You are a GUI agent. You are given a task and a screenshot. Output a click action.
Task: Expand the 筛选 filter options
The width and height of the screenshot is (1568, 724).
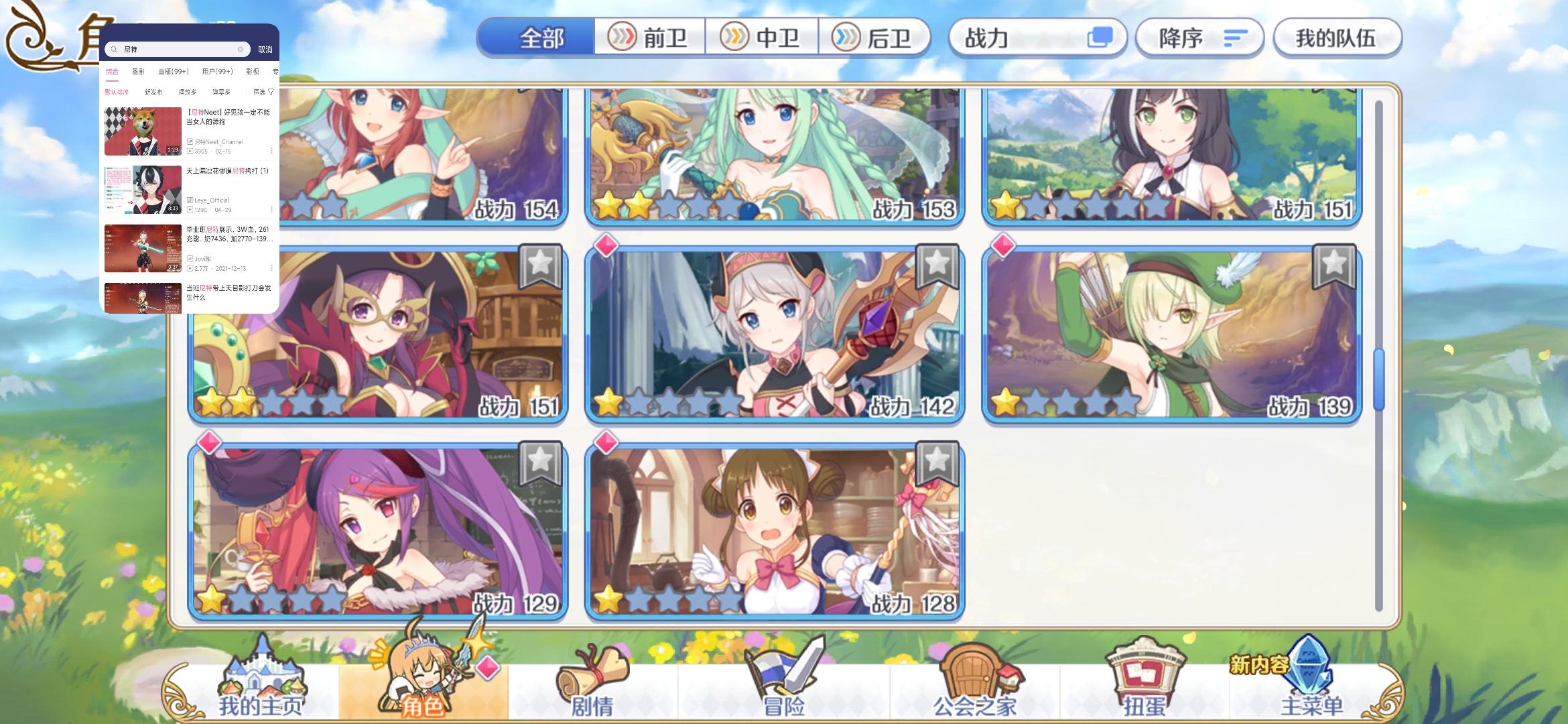click(x=261, y=90)
